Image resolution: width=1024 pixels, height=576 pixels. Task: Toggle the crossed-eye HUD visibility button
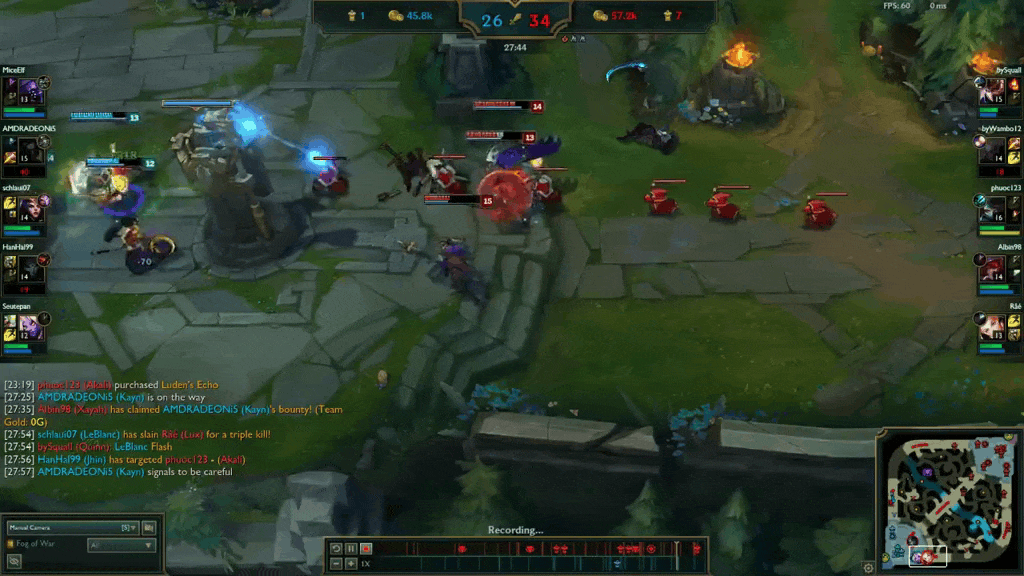click(14, 561)
